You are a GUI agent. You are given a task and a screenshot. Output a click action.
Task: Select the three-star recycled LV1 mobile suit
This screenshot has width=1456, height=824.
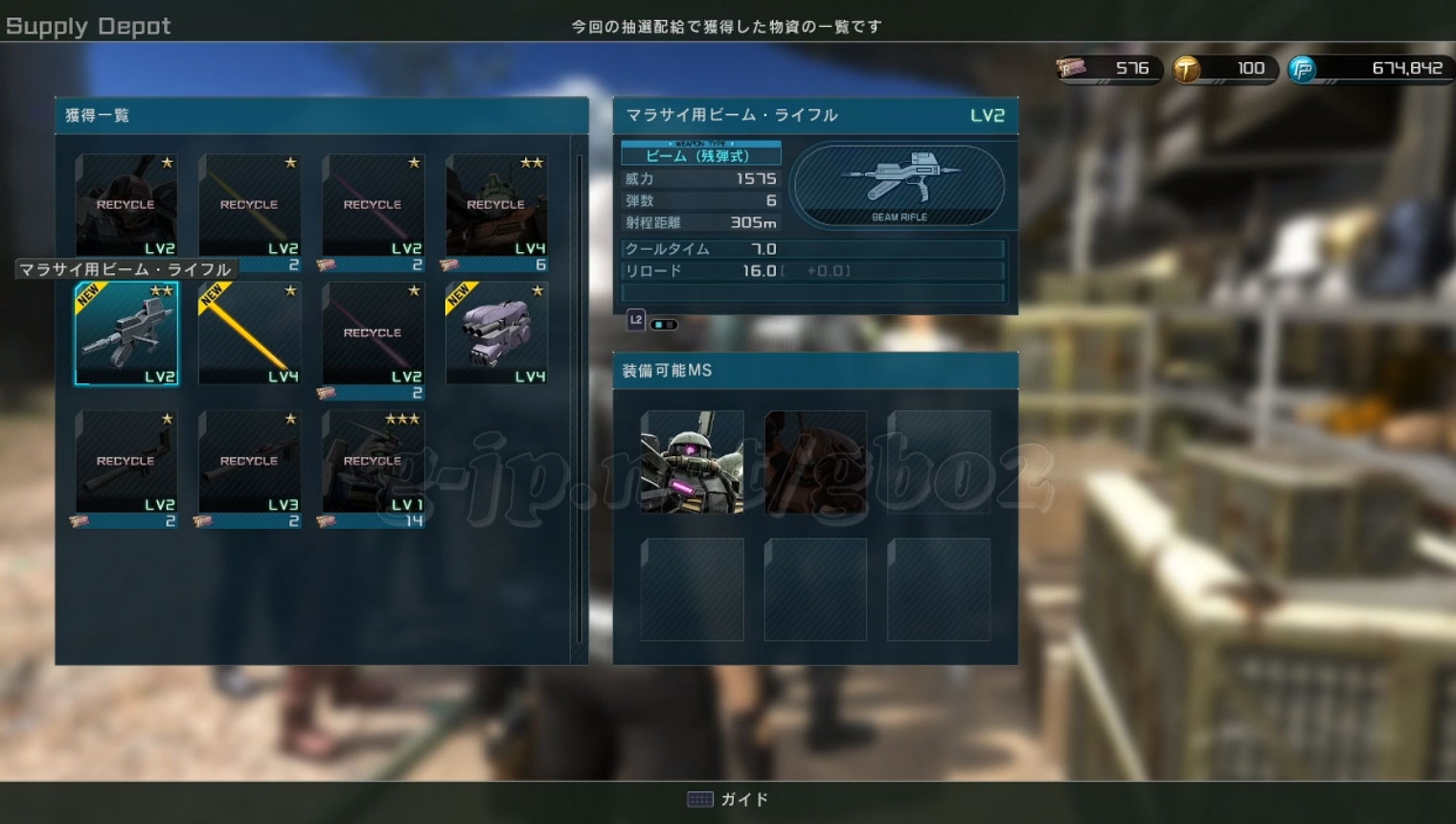pyautogui.click(x=373, y=462)
